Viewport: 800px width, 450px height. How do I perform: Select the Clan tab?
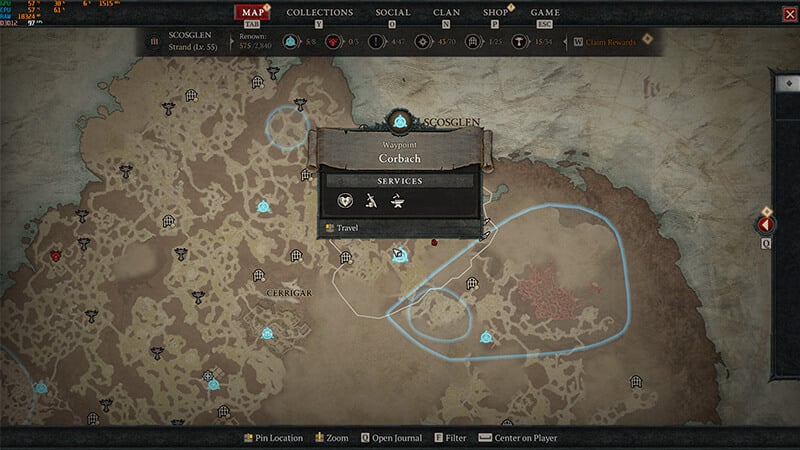[447, 13]
